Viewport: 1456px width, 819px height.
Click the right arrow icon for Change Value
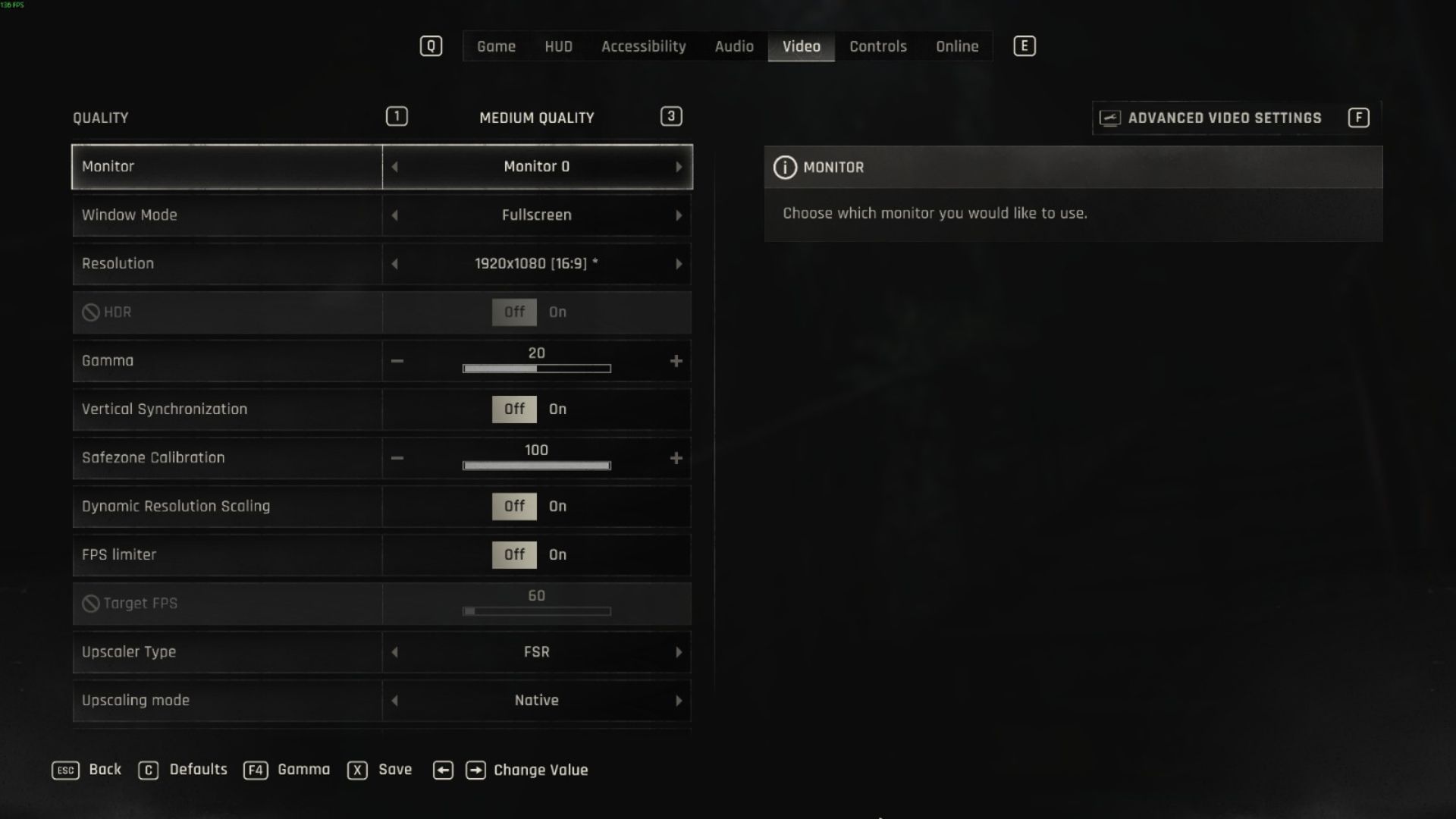point(476,770)
